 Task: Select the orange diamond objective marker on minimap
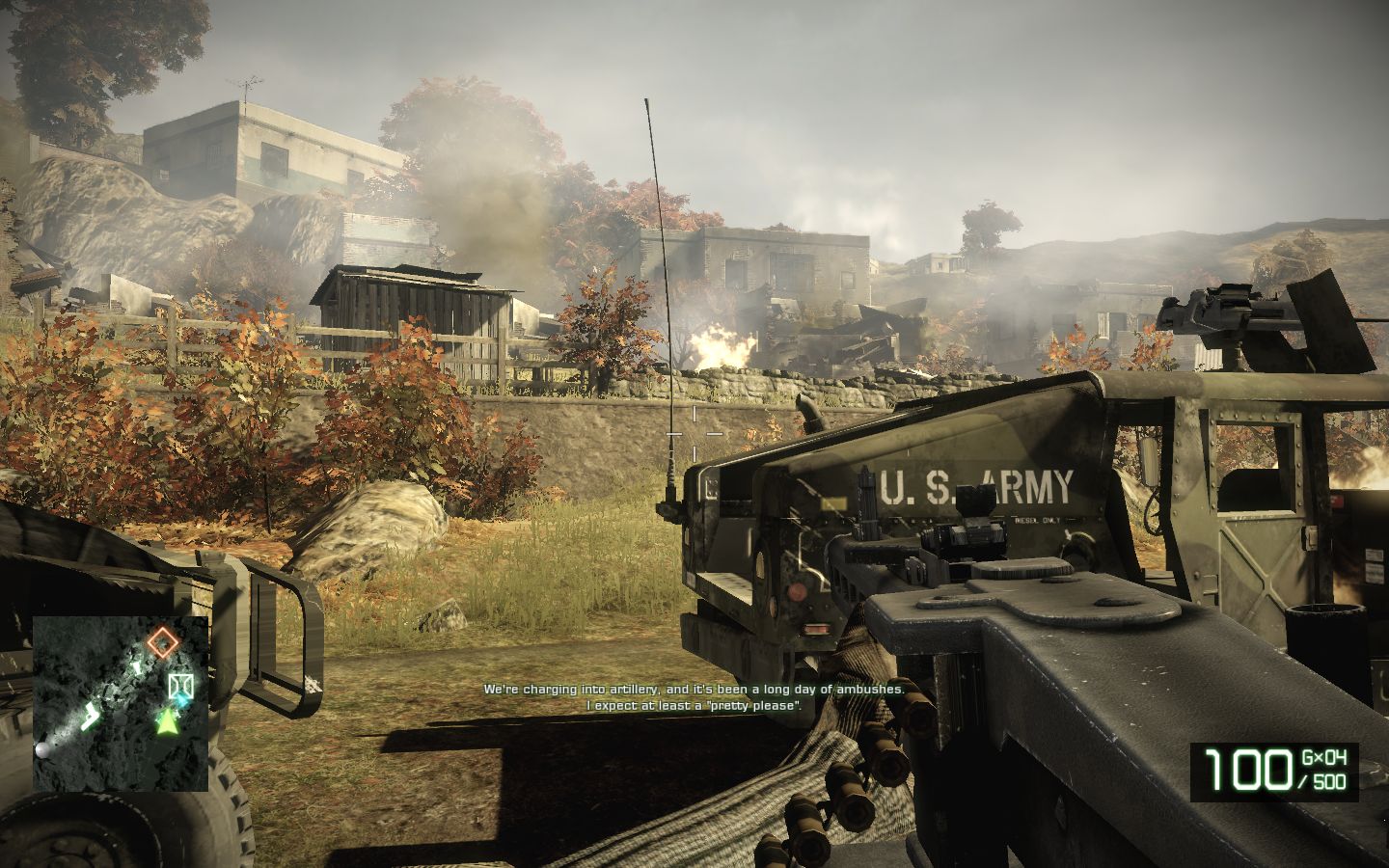164,640
